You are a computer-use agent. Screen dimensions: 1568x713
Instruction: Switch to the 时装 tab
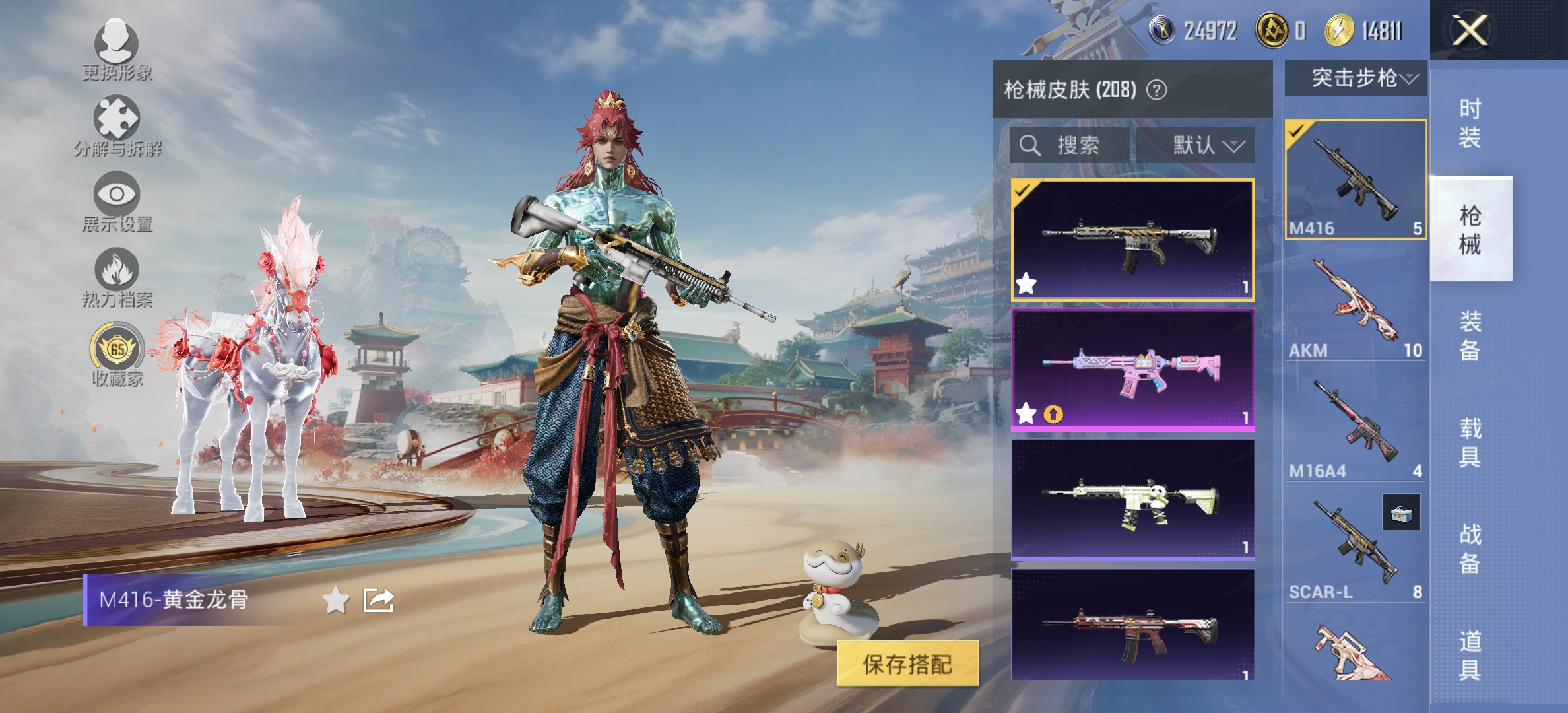click(x=1468, y=122)
